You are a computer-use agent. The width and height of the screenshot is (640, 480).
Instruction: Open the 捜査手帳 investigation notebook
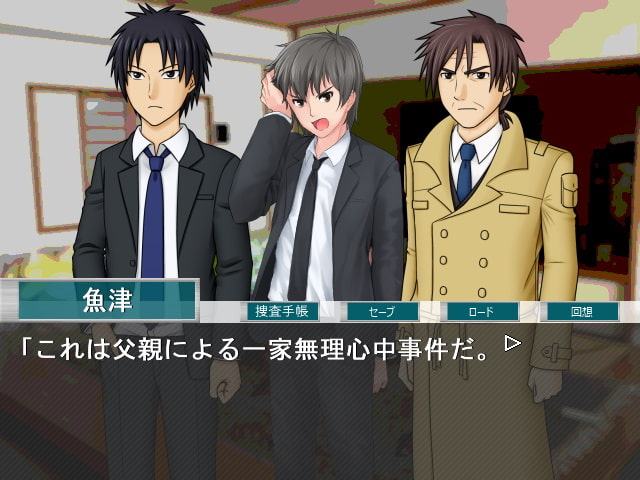click(282, 311)
